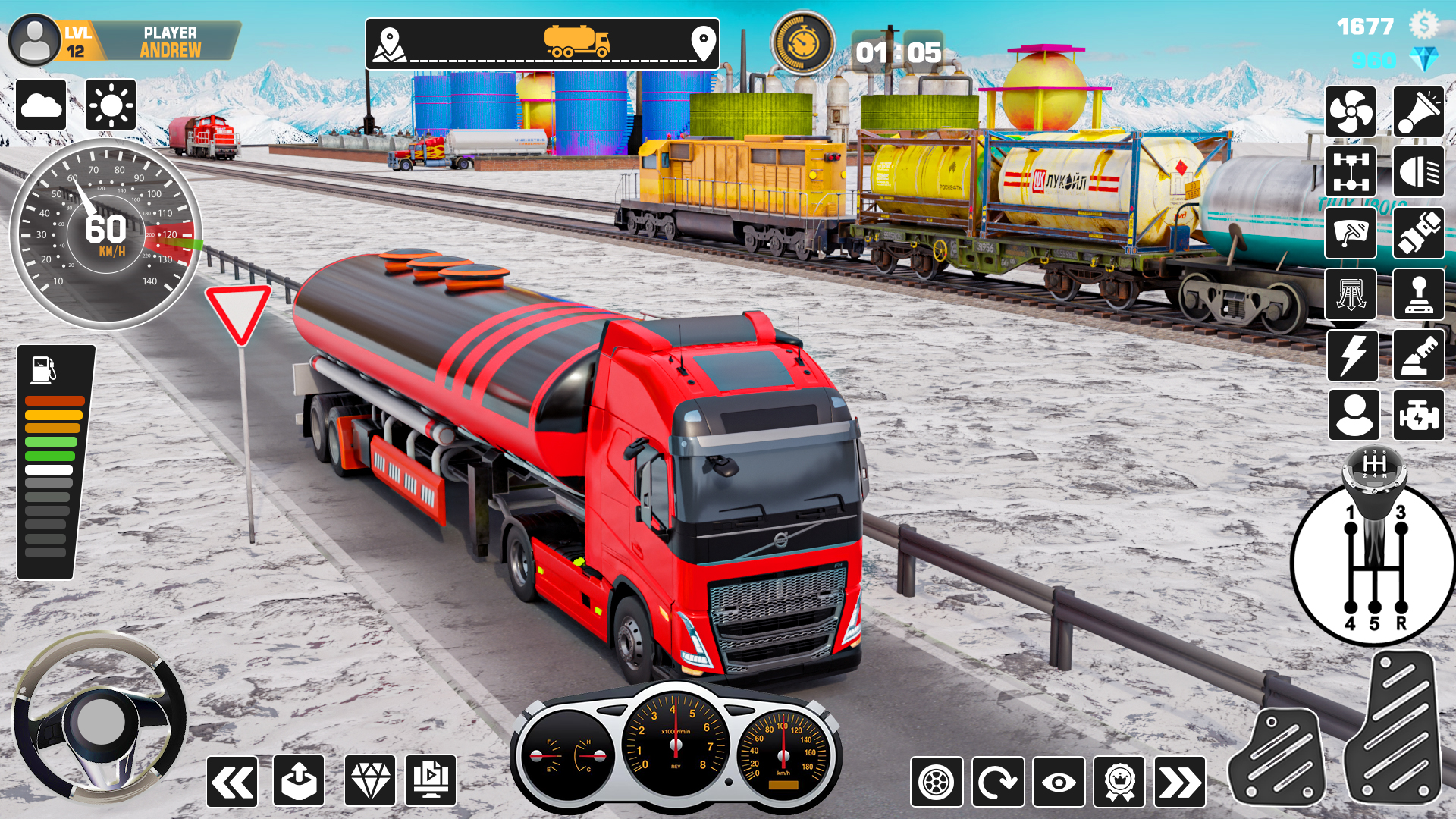Click the engine start icon

[x=1418, y=416]
